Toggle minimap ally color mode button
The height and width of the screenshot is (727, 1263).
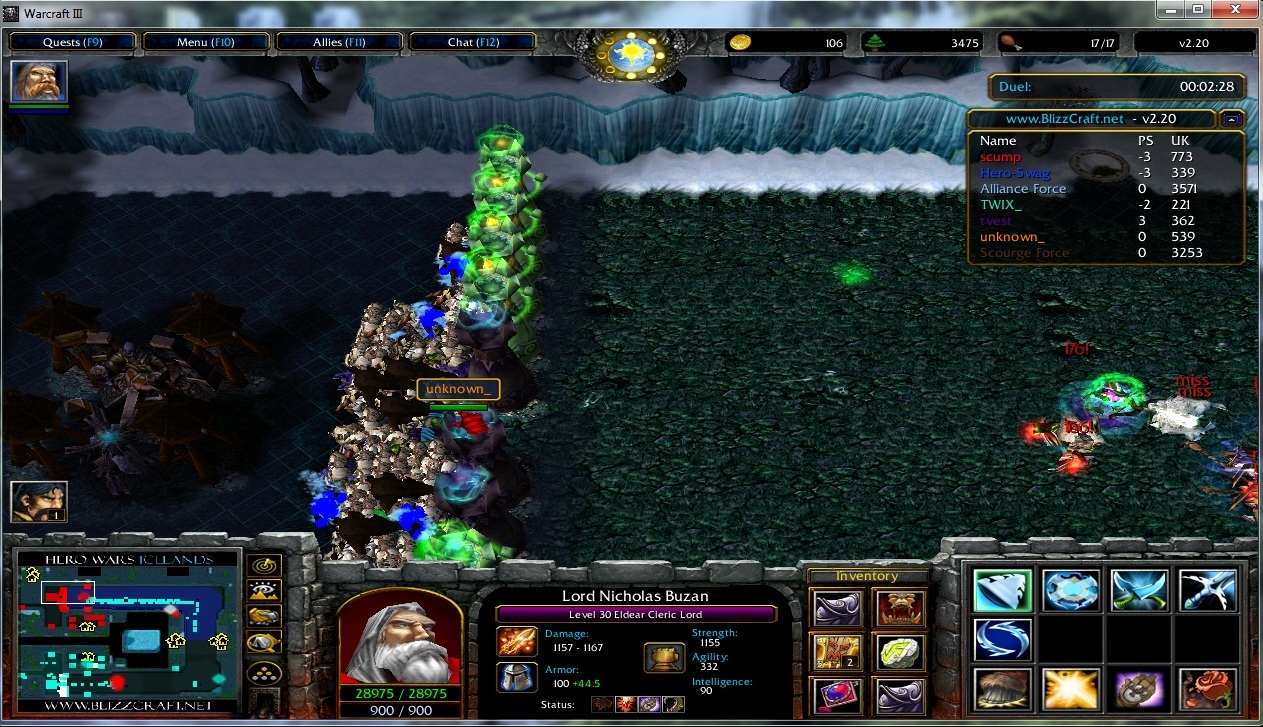tap(264, 618)
